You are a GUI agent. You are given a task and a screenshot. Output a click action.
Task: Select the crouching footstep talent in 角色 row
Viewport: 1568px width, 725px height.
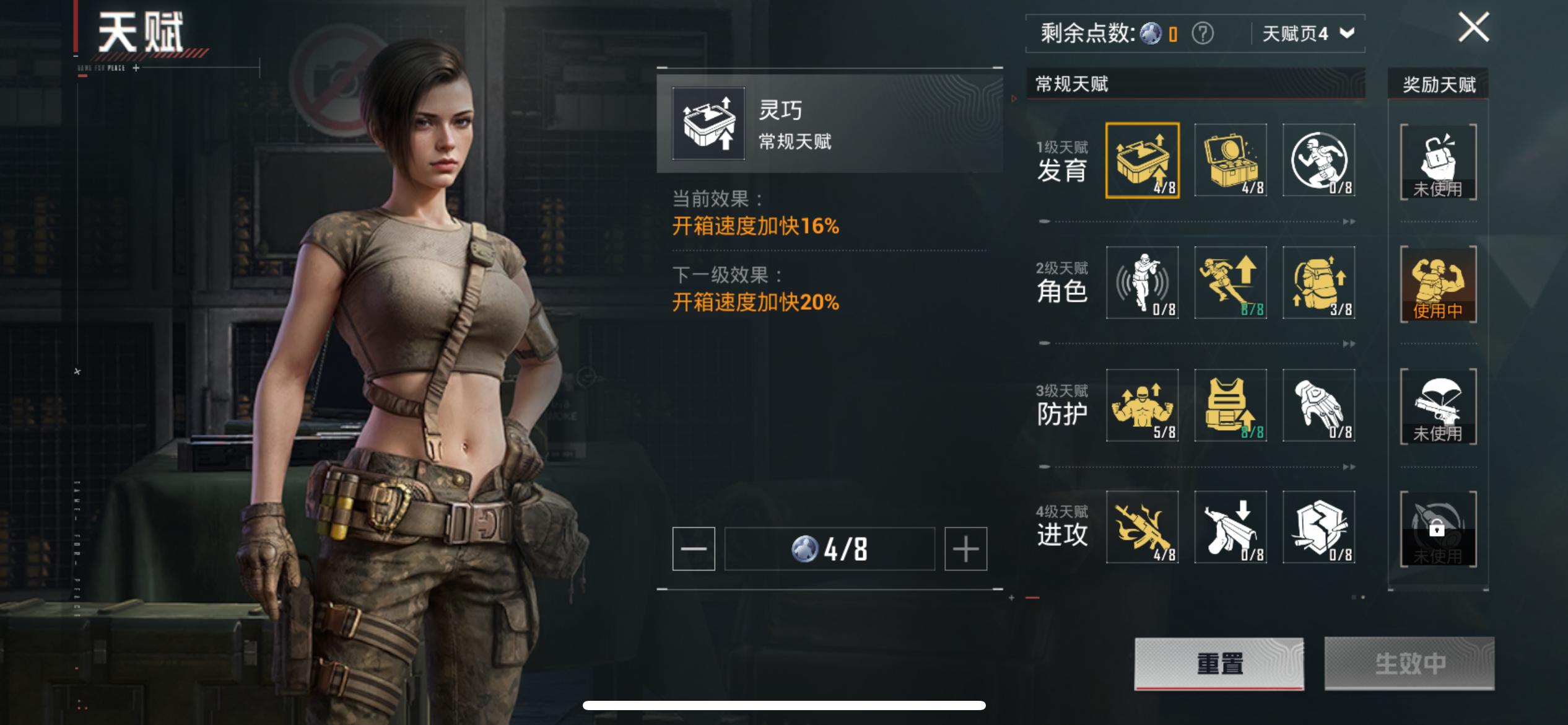[1142, 282]
